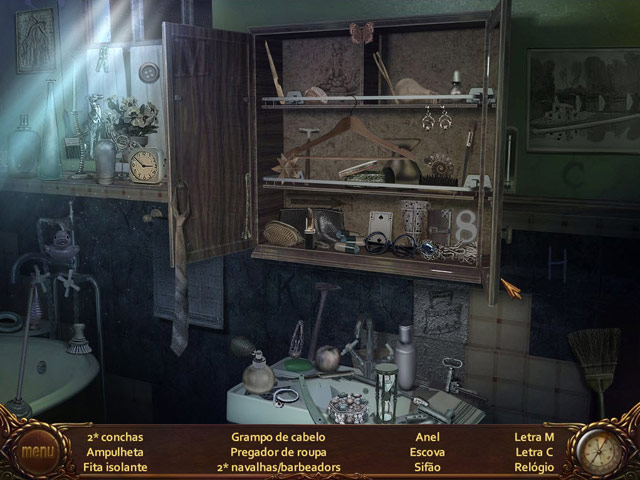Choose Fita isolante in the object list
The width and height of the screenshot is (640, 480).
tap(116, 467)
